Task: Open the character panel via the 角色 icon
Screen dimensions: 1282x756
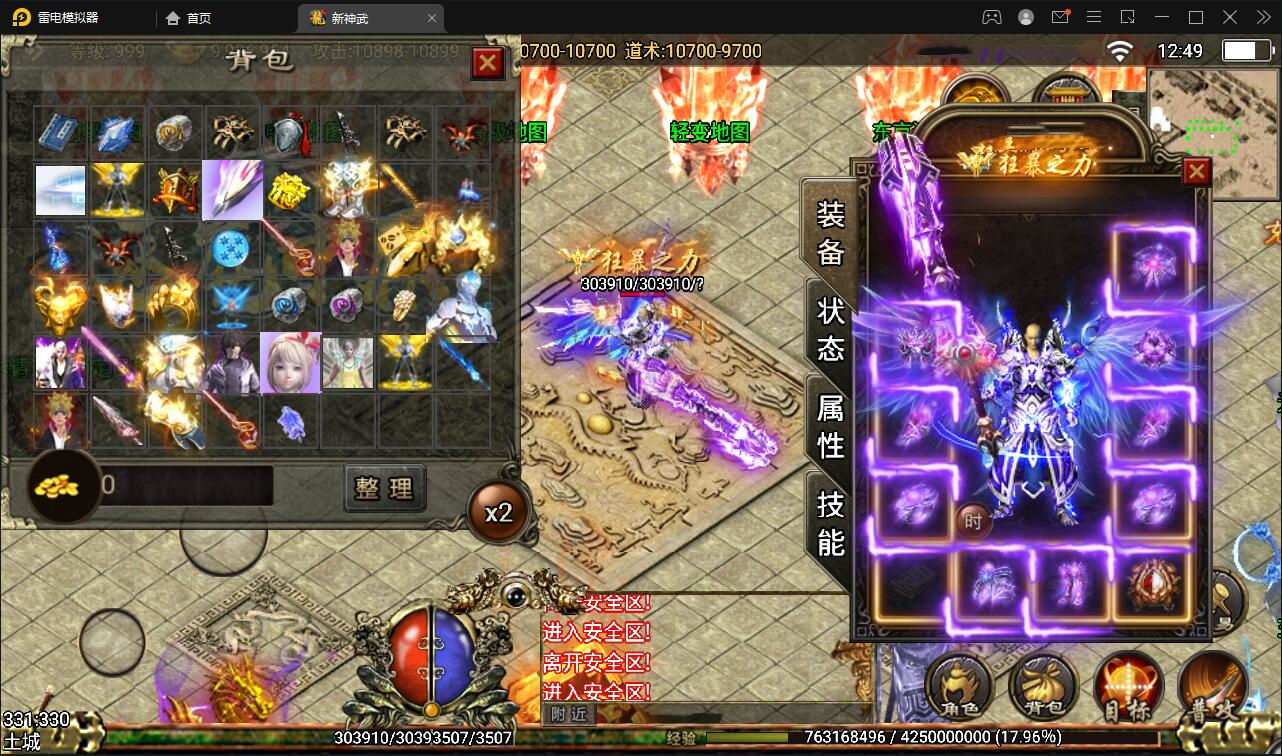Action: (x=959, y=686)
